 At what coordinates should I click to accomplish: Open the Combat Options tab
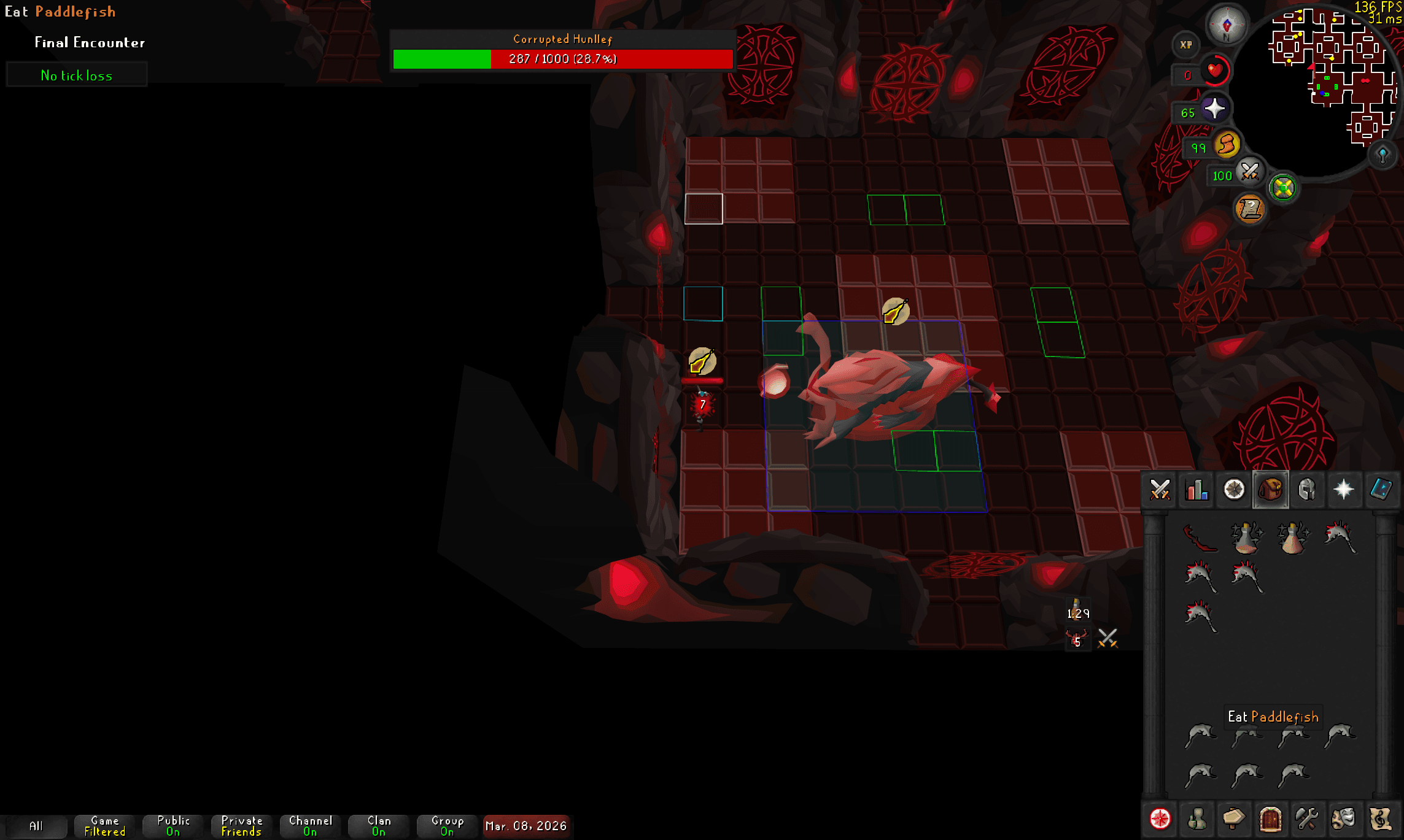1160,490
